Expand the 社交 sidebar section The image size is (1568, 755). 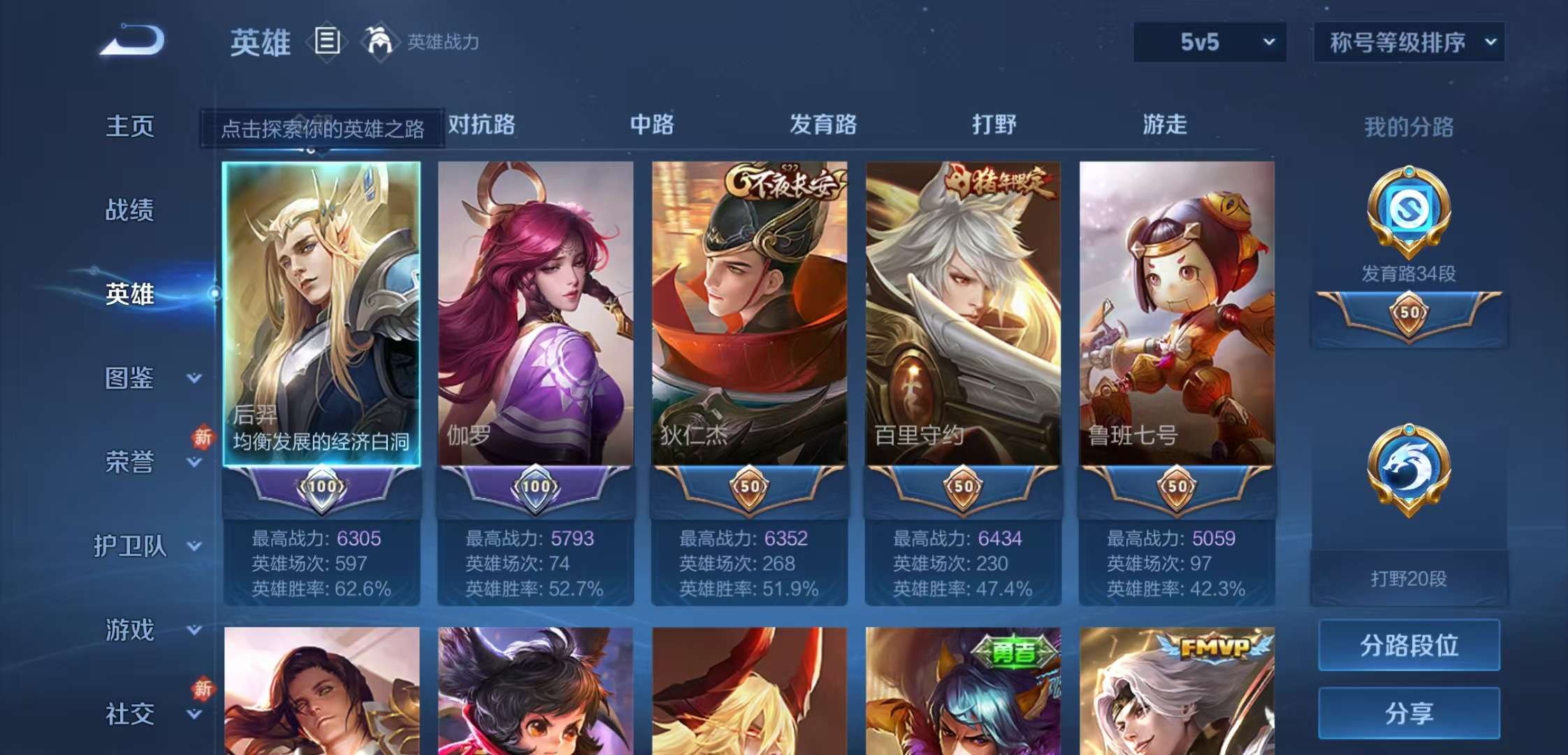(143, 714)
